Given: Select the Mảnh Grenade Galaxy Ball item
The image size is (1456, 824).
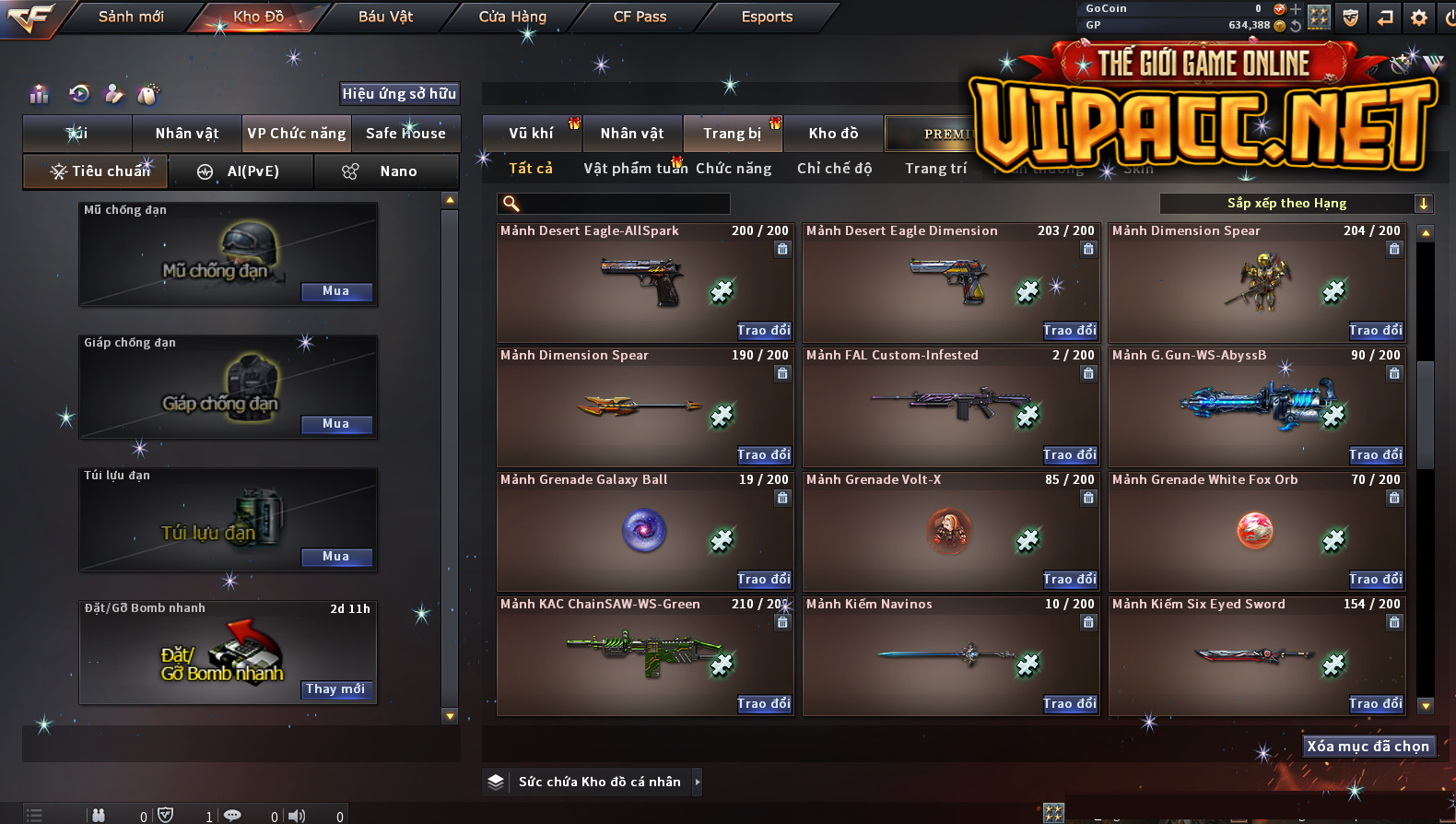Looking at the screenshot, I should pyautogui.click(x=644, y=532).
